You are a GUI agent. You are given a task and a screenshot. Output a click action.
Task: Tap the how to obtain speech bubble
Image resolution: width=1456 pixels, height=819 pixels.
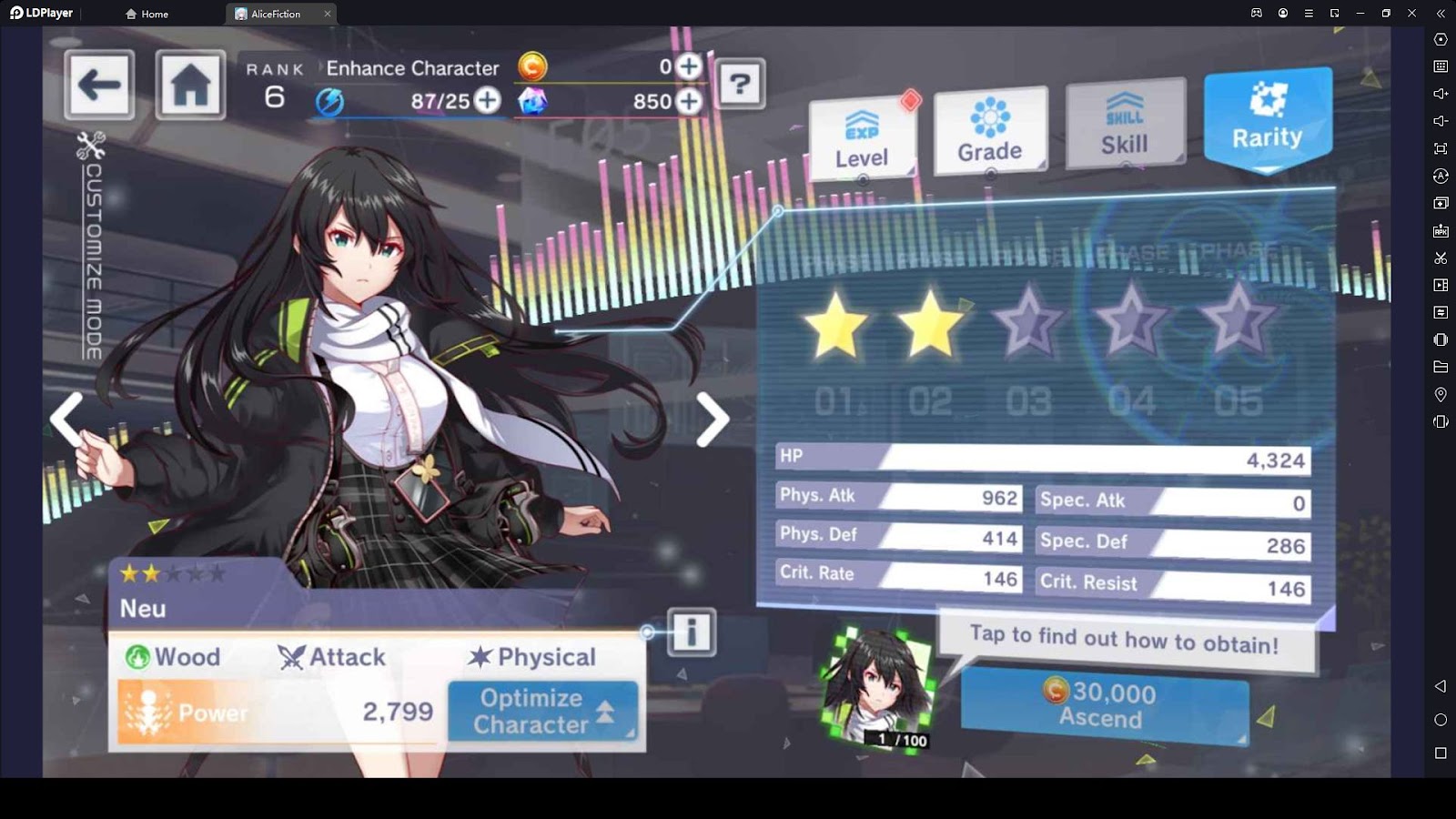click(1125, 641)
